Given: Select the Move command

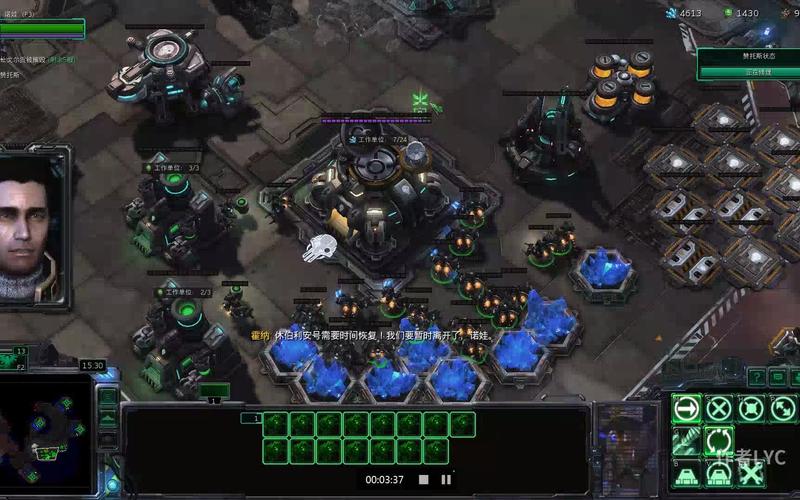Looking at the screenshot, I should pos(687,408).
